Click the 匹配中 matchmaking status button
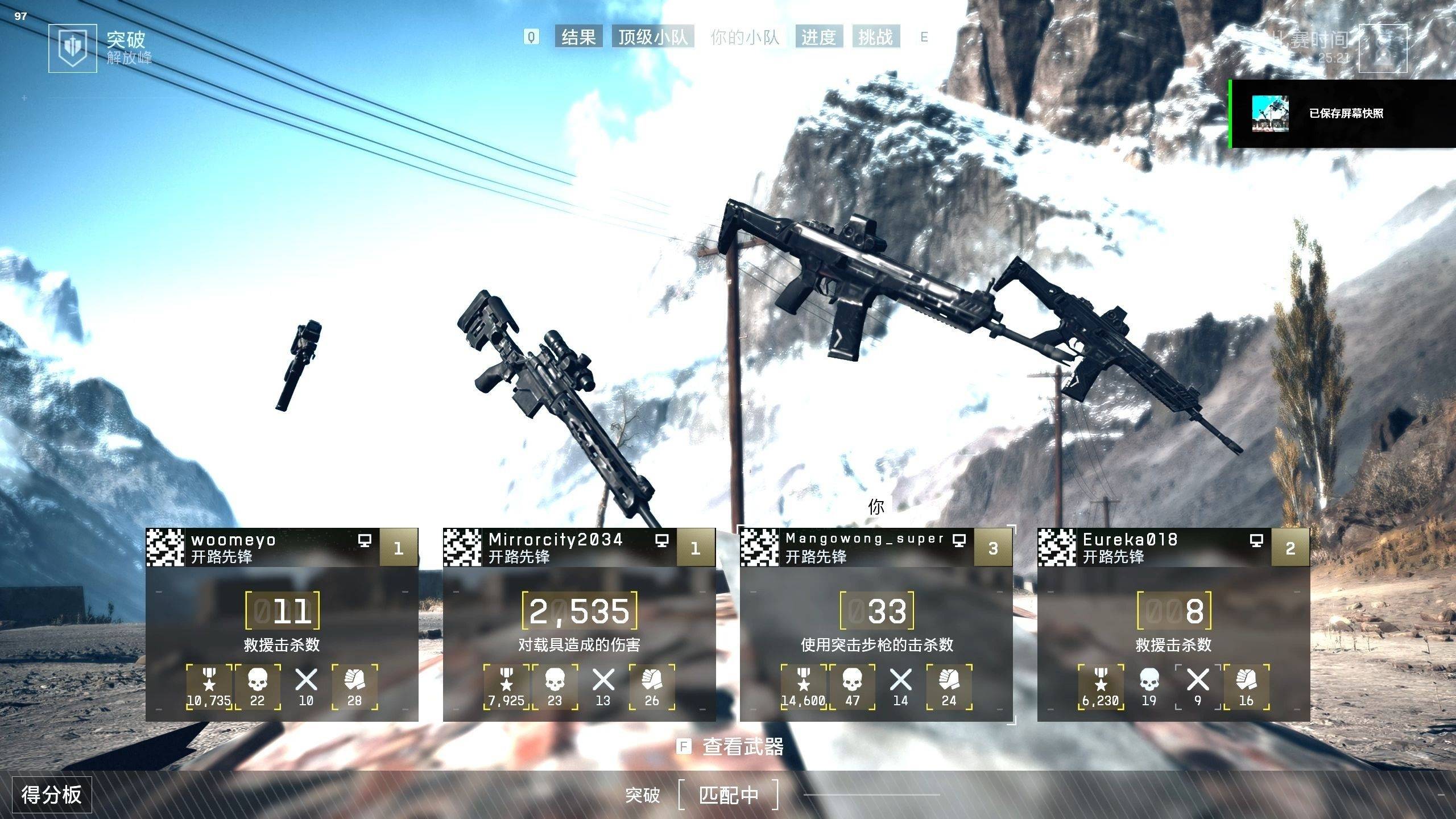This screenshot has height=819, width=1456. pos(729,795)
